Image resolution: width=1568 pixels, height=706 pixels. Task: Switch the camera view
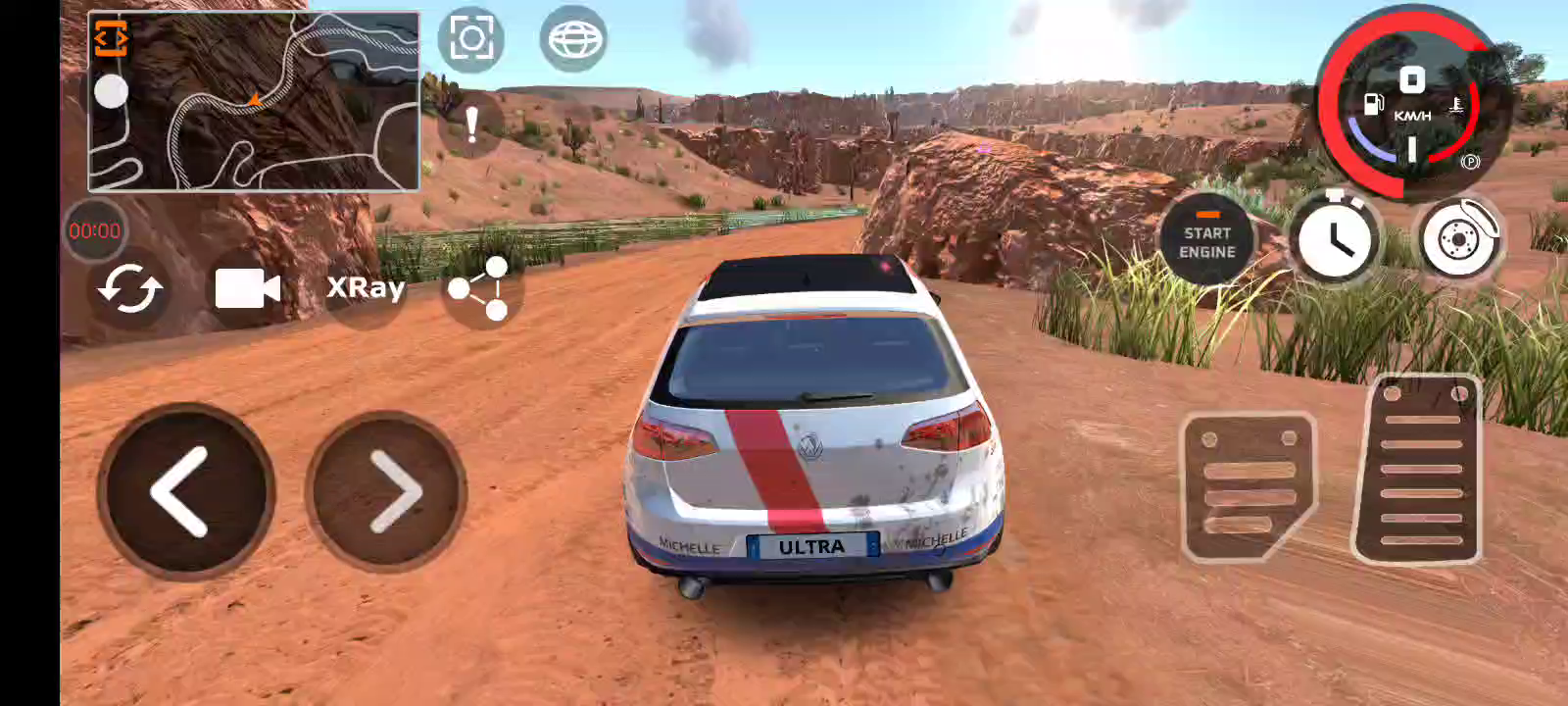coord(247,289)
